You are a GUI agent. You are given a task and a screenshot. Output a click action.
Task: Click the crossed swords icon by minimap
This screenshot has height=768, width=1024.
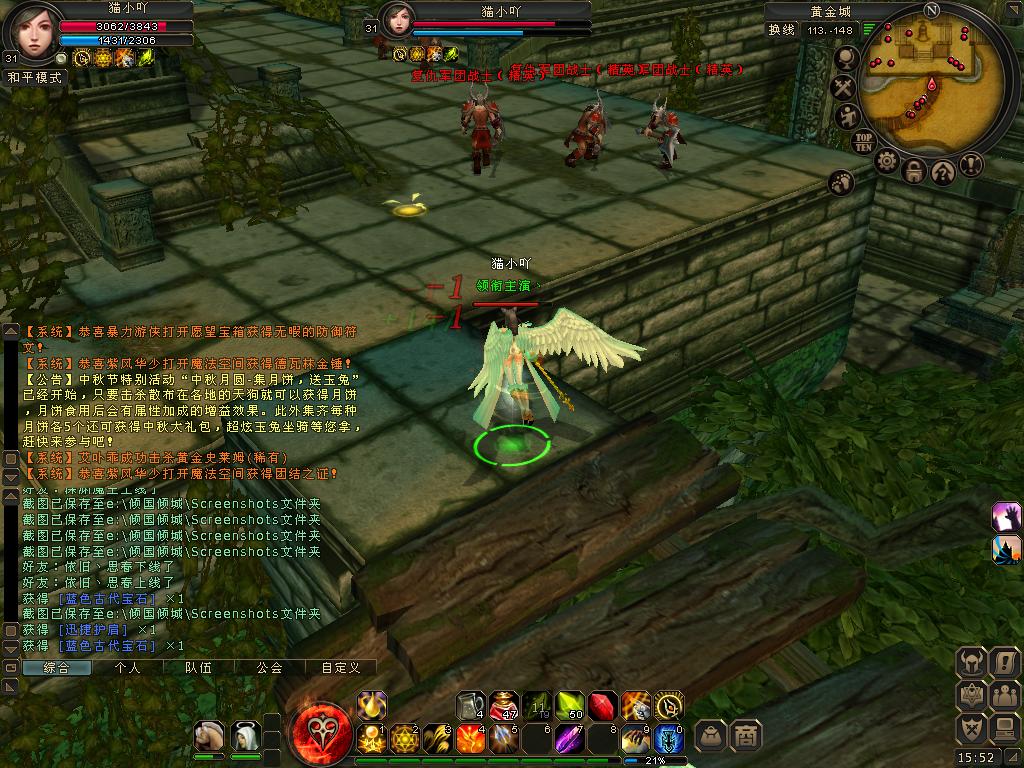pyautogui.click(x=844, y=88)
